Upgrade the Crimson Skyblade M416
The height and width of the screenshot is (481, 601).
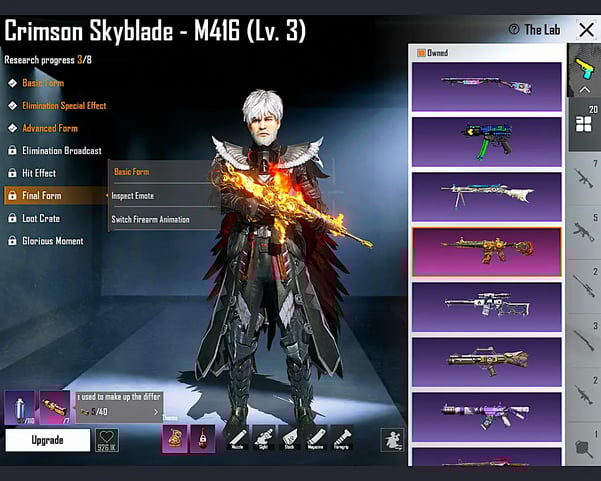pos(47,440)
